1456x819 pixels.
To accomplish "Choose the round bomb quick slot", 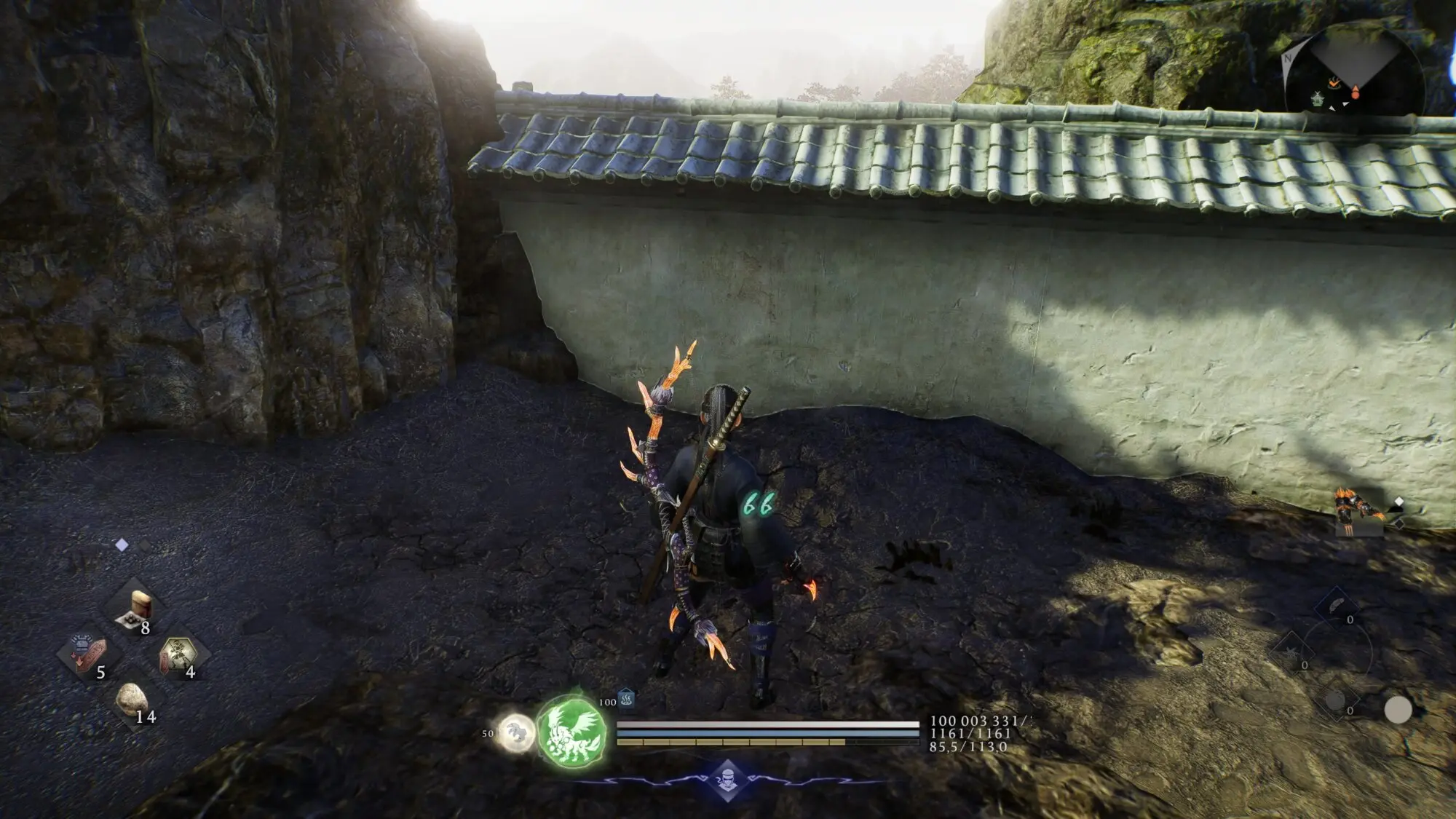I will tap(1336, 700).
